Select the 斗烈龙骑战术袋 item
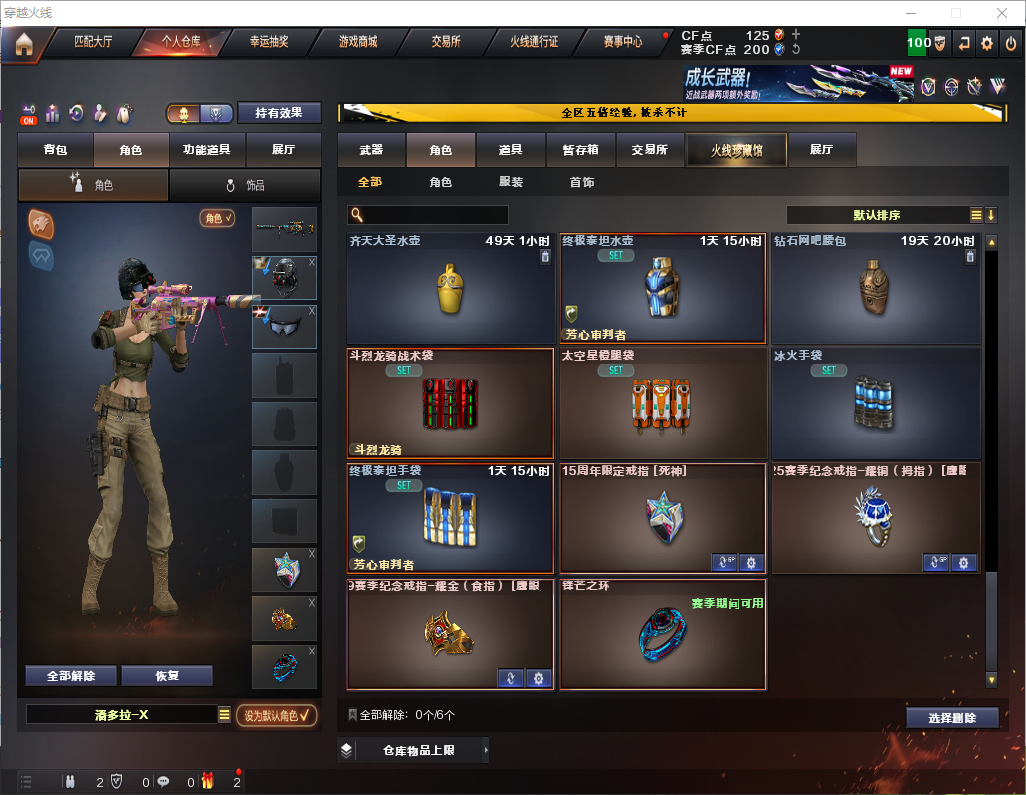This screenshot has width=1026, height=795. (450, 404)
